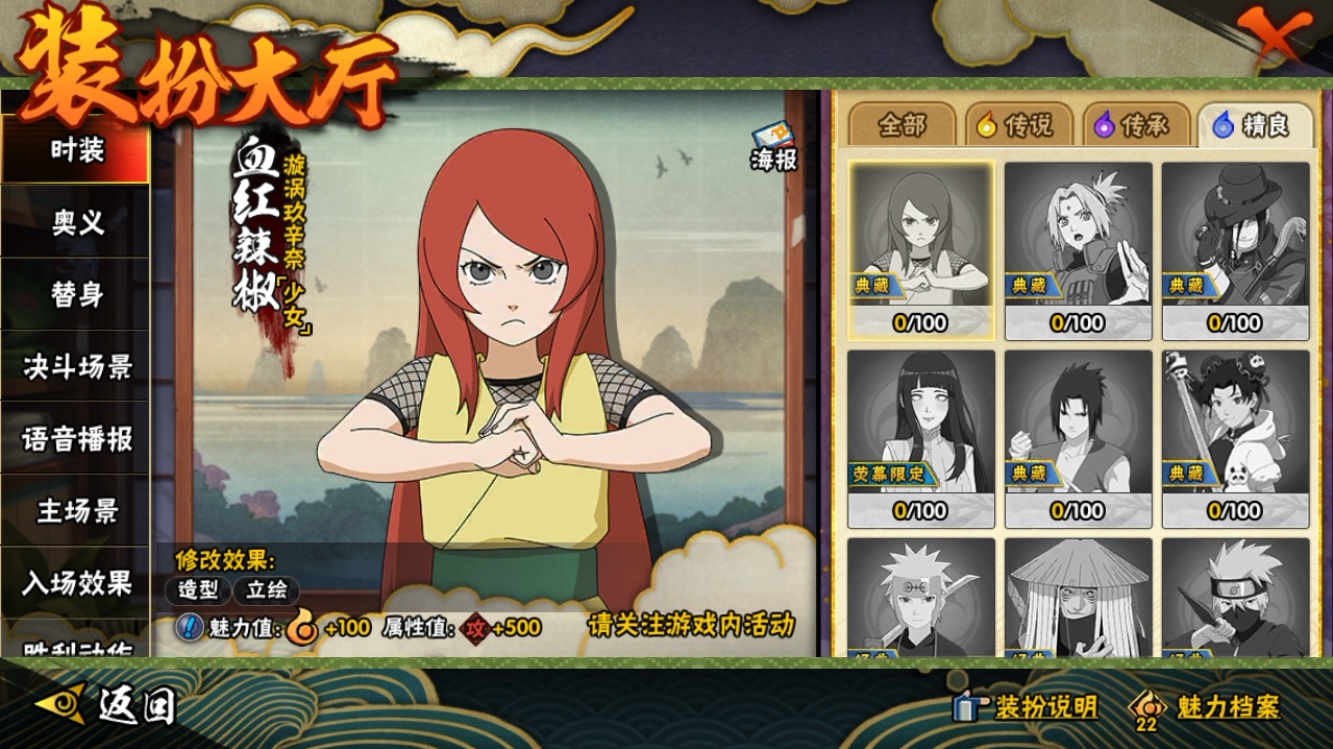Viewport: 1333px width, 749px height.
Task: Open 装扮说明 costume instructions
Action: (x=1025, y=707)
